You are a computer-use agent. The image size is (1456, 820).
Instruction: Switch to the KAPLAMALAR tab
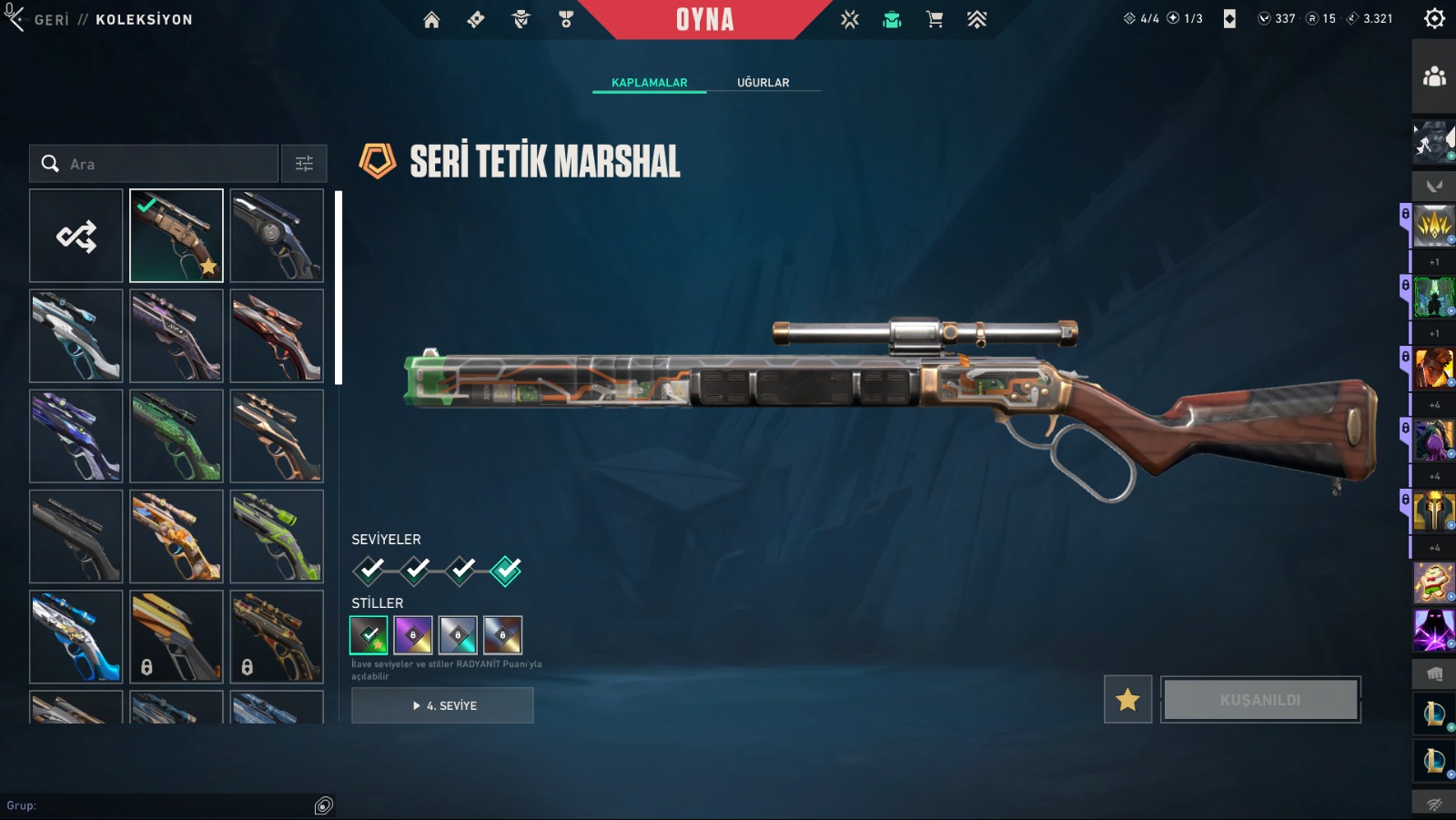649,82
